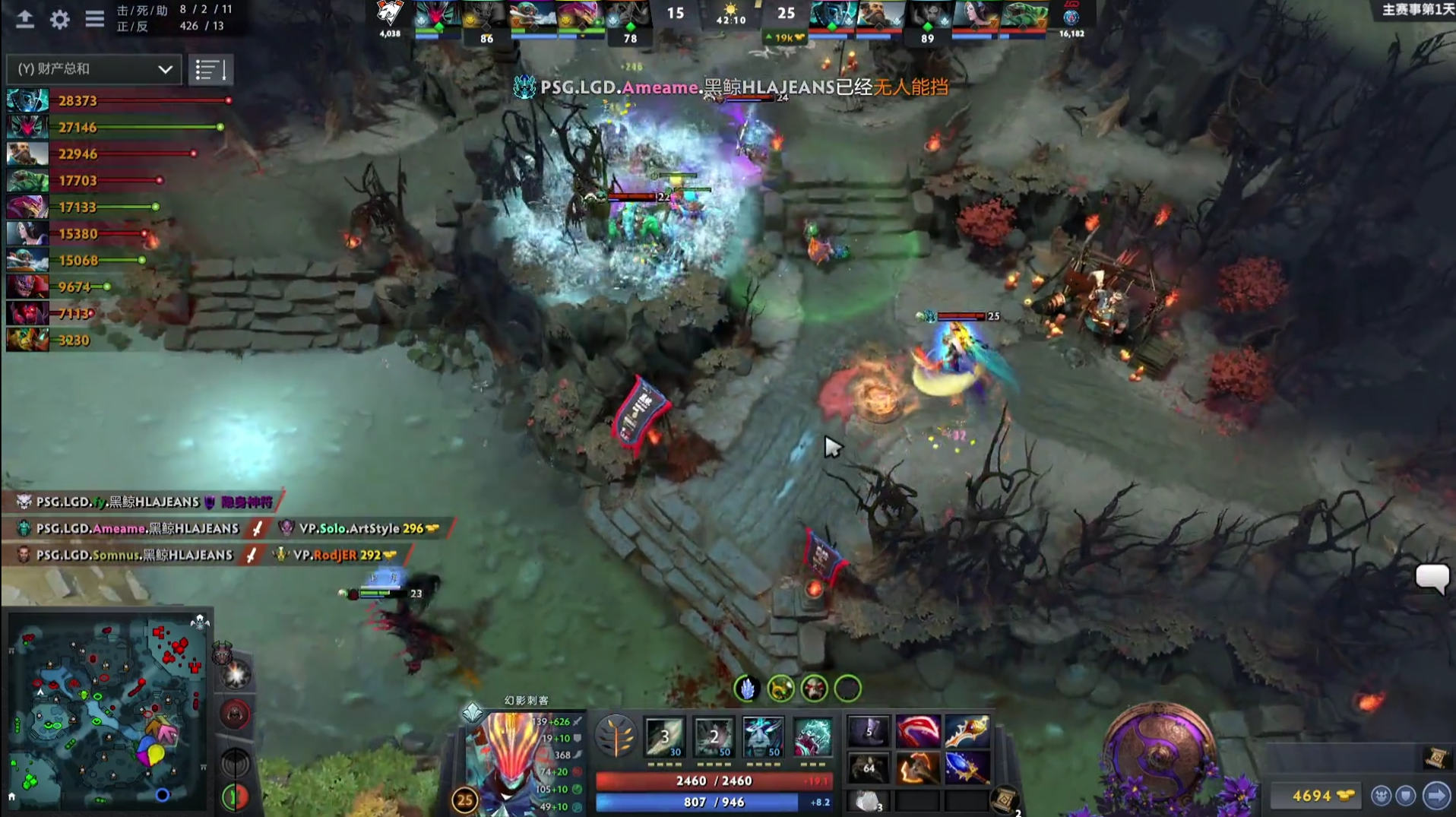Select Mirana portrait in the top bar
This screenshot has height=817, width=1456.
(x=974, y=17)
